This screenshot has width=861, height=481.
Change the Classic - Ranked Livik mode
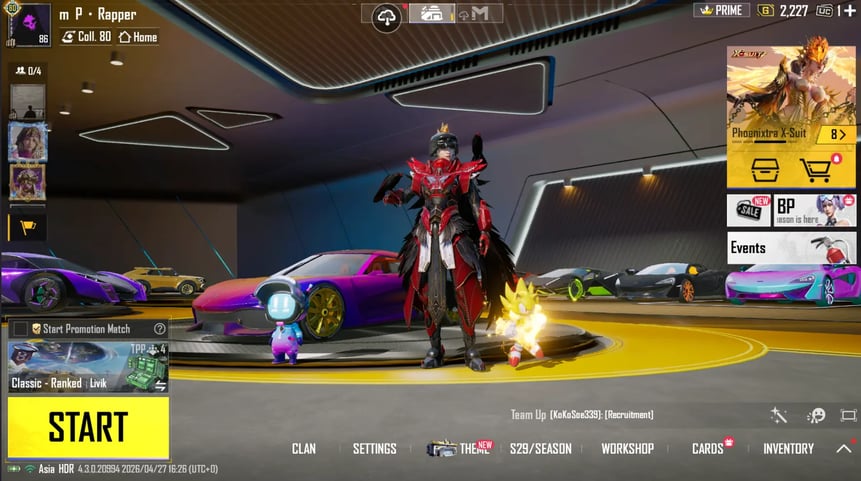(88, 367)
